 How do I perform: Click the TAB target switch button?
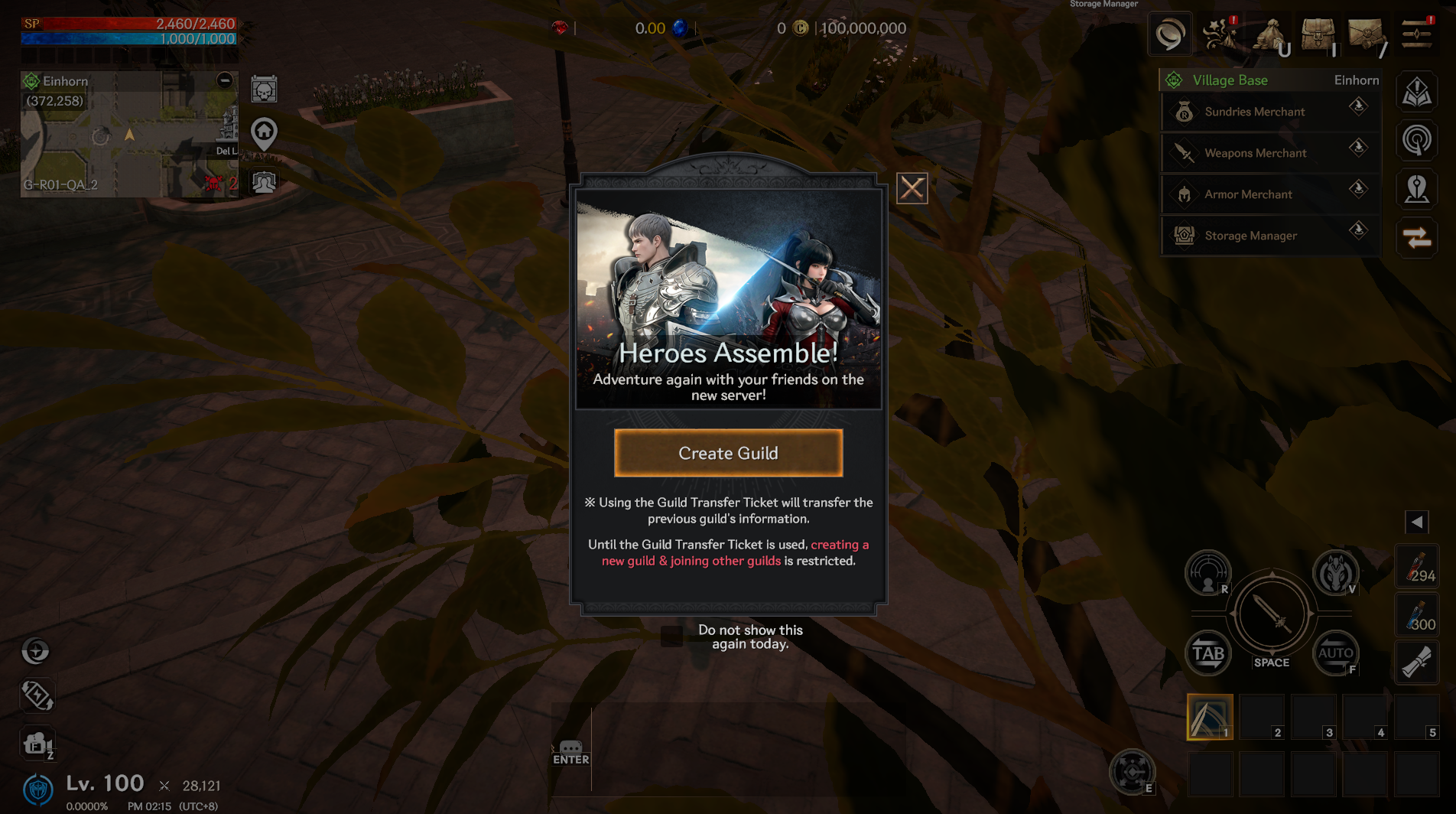(x=1208, y=653)
